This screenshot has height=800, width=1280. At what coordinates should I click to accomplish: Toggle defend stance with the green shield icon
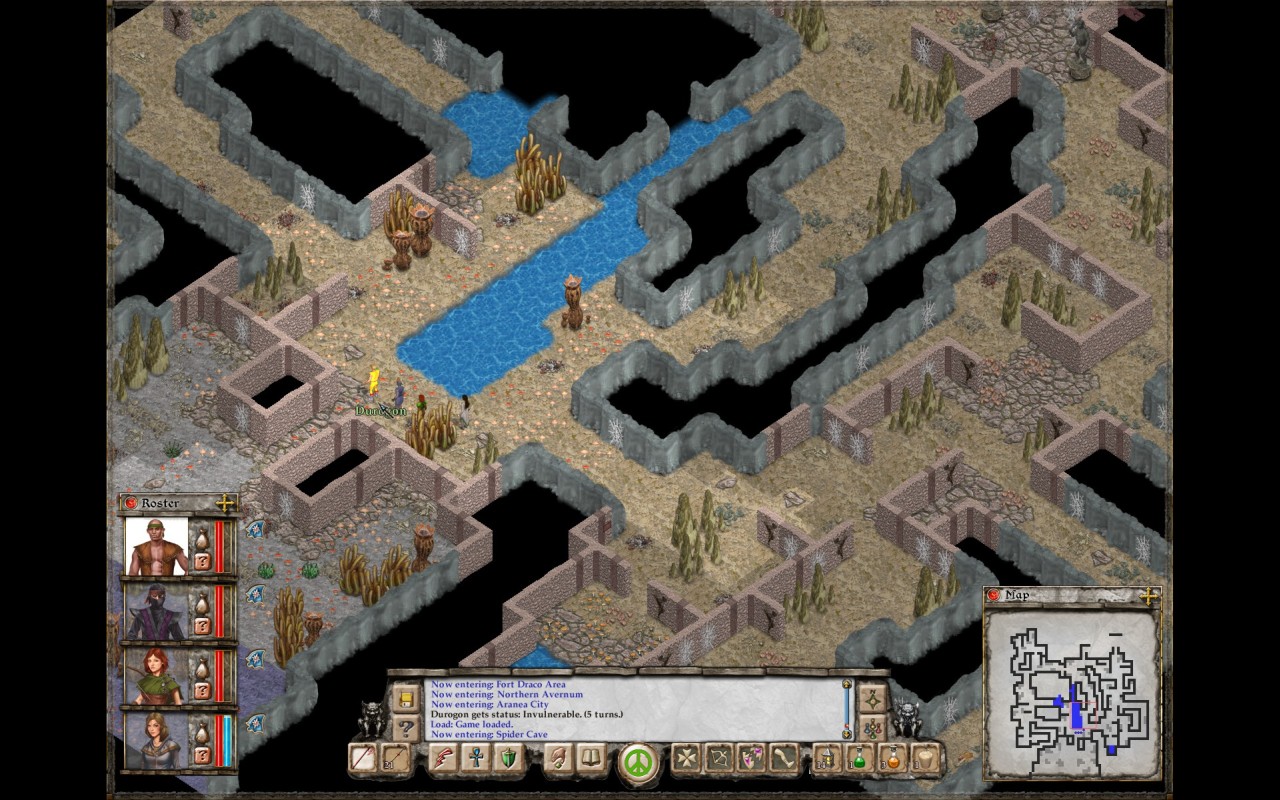point(509,757)
